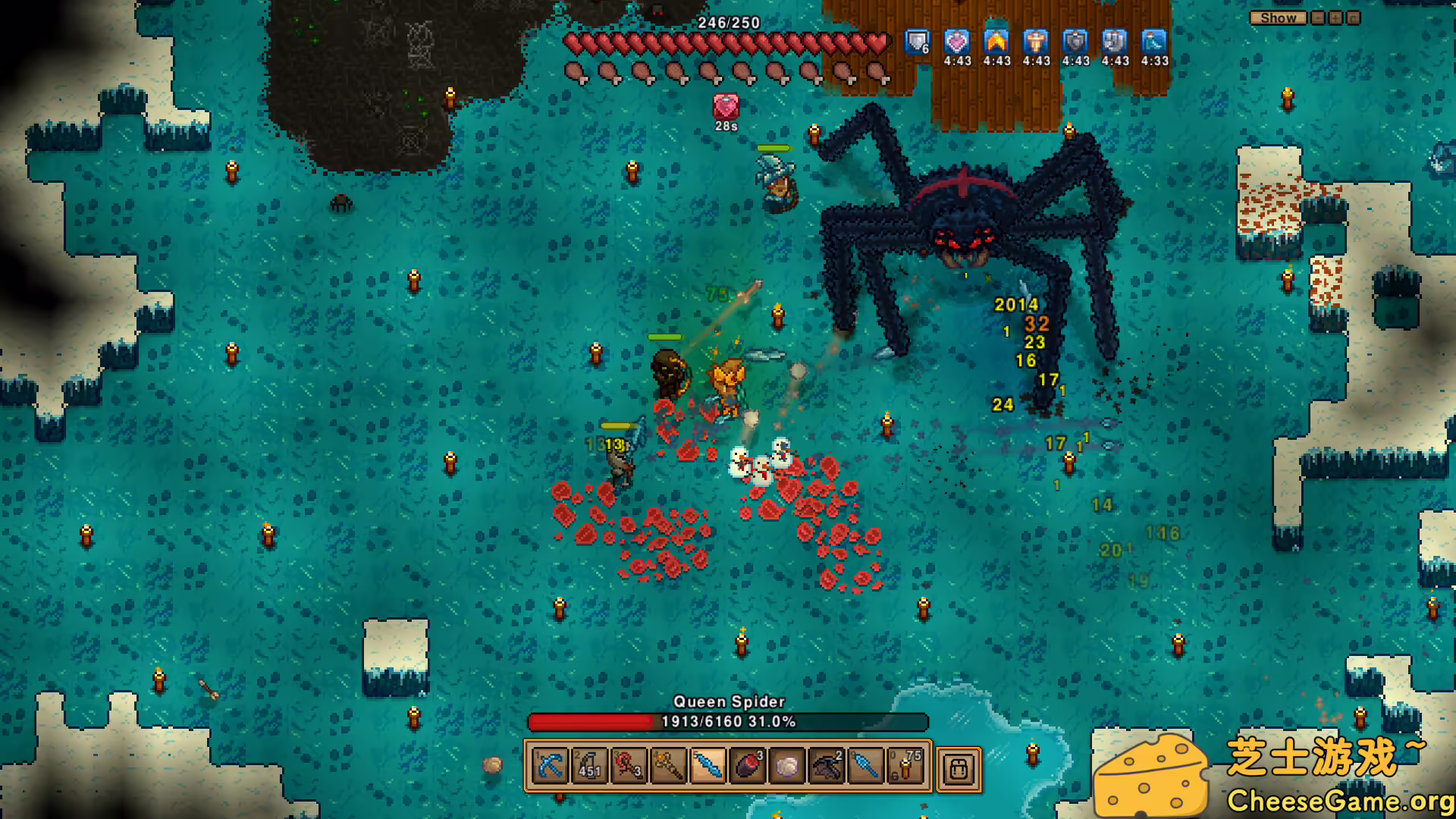The image size is (1456, 819).
Task: Select the blue pickaxe in hotbar slot 1
Action: [550, 767]
